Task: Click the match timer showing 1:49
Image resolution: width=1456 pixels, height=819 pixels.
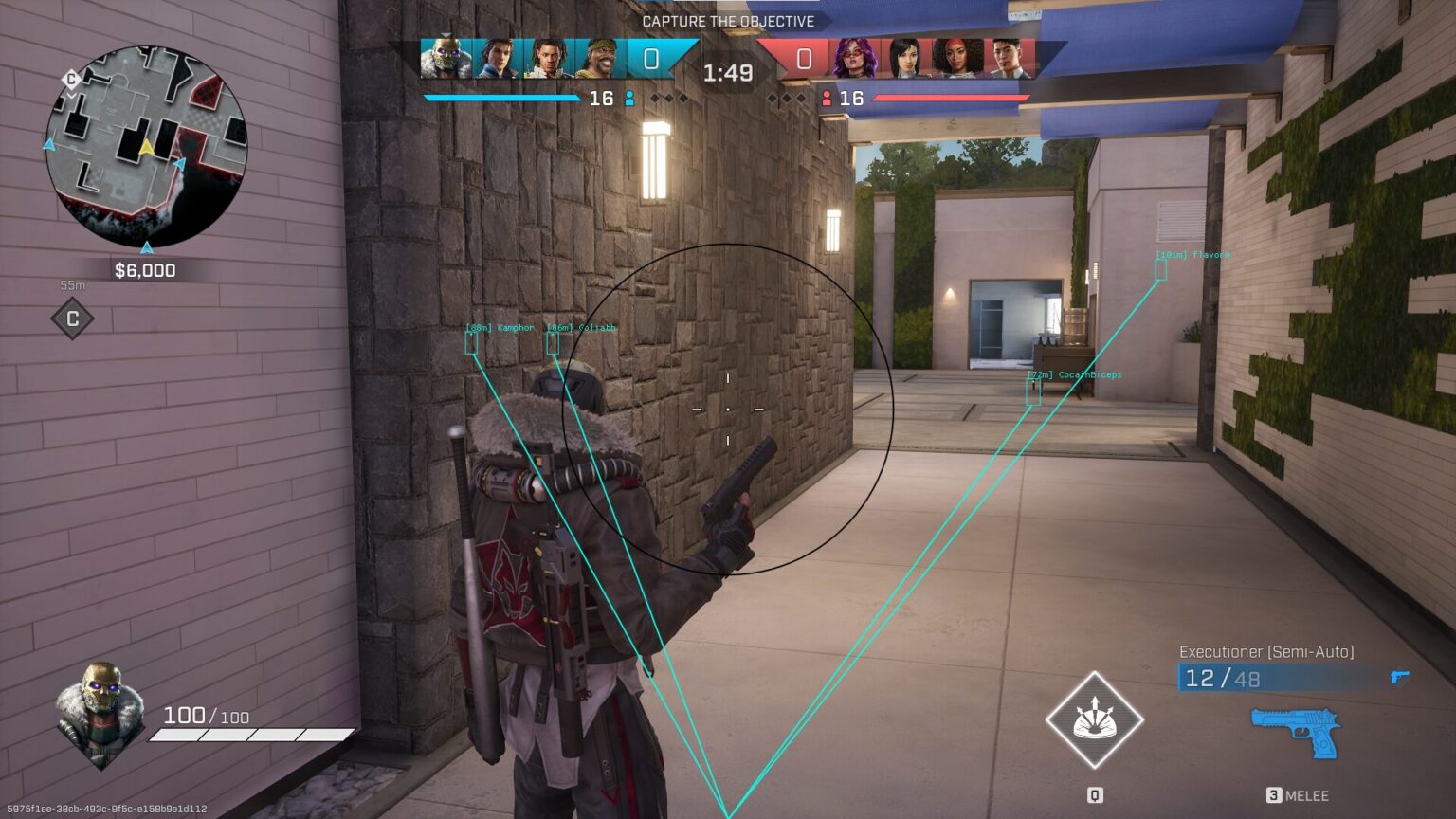Action: tap(727, 71)
